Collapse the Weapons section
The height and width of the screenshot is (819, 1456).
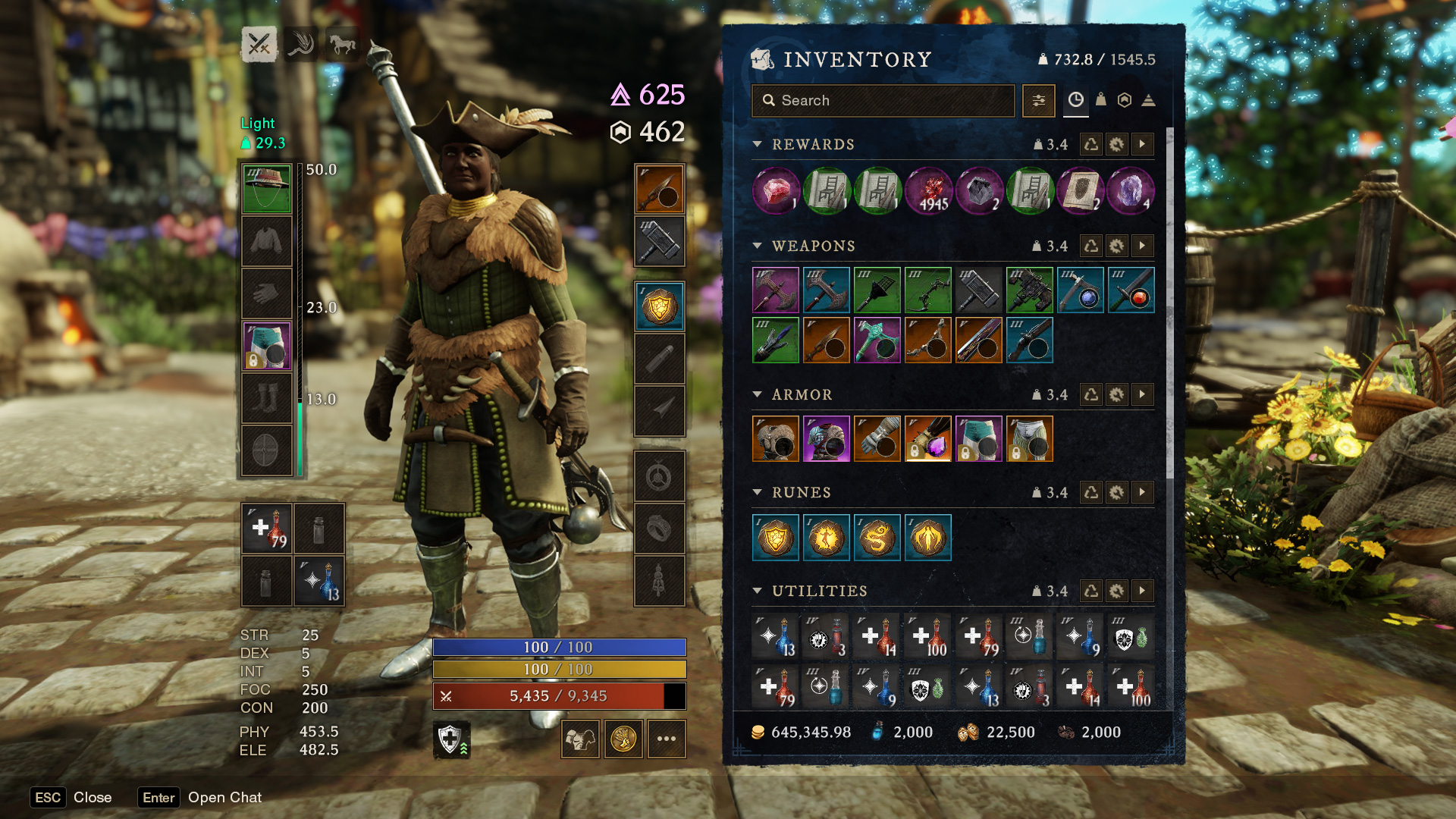click(x=757, y=246)
